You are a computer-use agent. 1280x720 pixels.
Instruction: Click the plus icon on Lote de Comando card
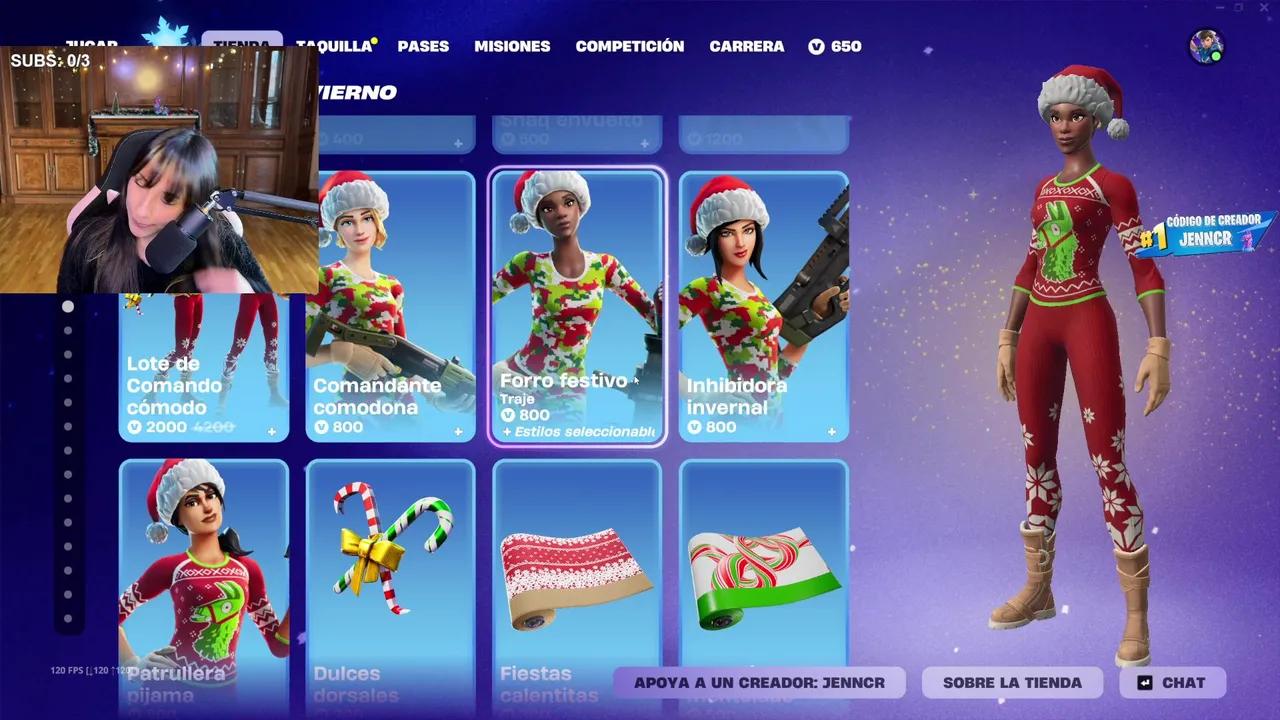pos(272,431)
